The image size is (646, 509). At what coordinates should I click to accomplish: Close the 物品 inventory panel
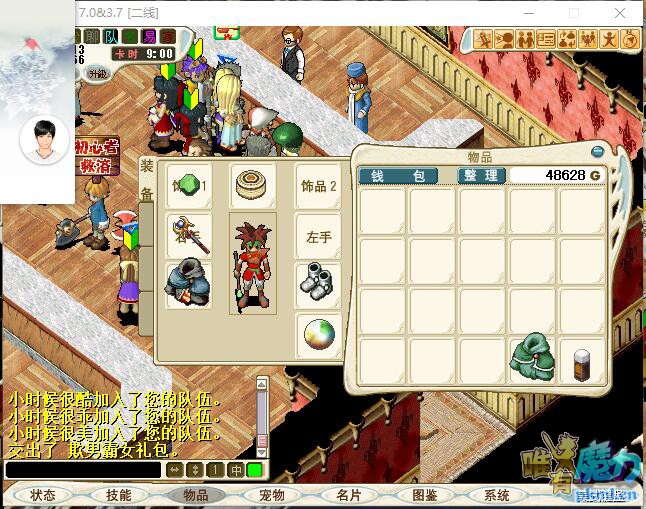click(x=598, y=151)
